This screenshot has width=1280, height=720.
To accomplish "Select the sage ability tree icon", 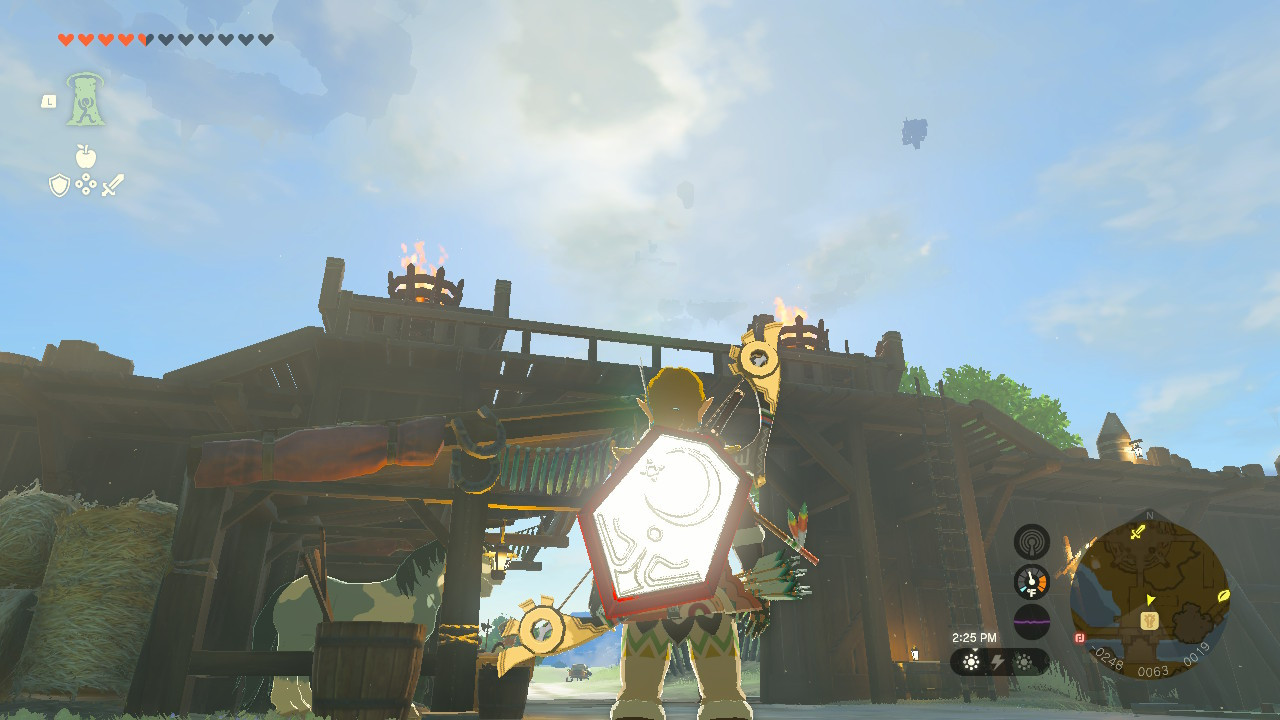I will [x=85, y=99].
